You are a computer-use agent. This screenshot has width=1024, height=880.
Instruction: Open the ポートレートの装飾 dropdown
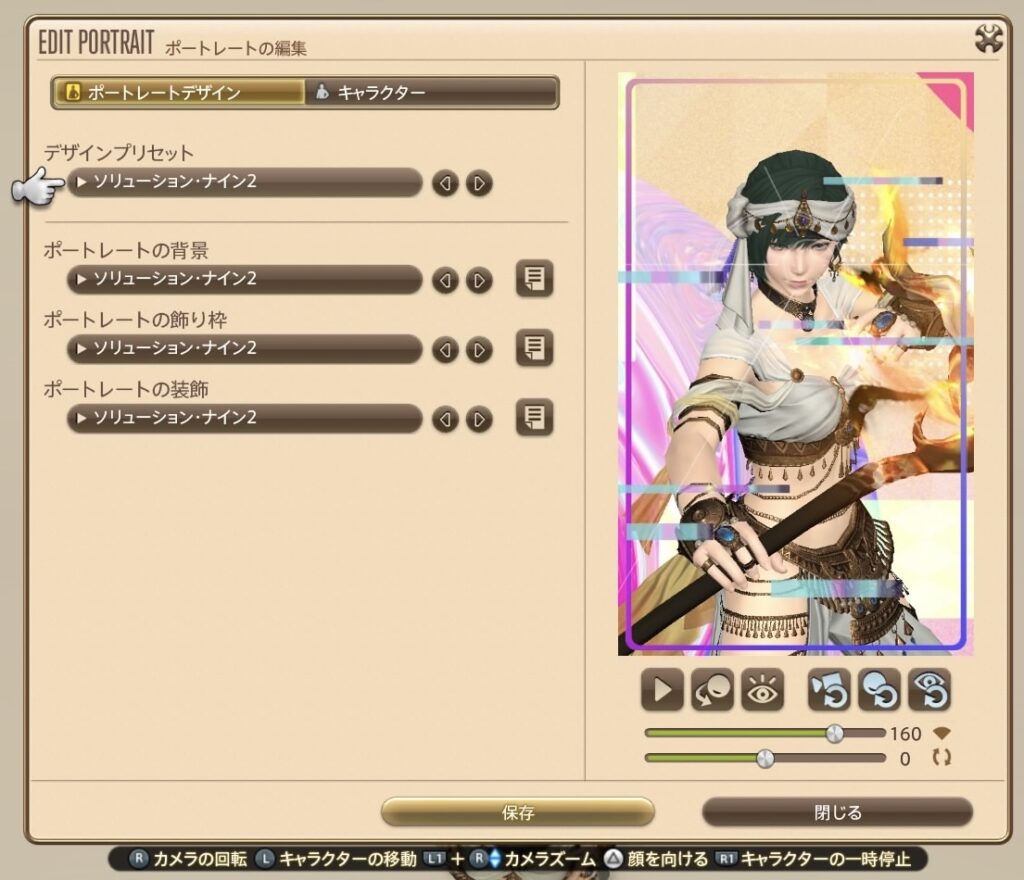click(245, 418)
